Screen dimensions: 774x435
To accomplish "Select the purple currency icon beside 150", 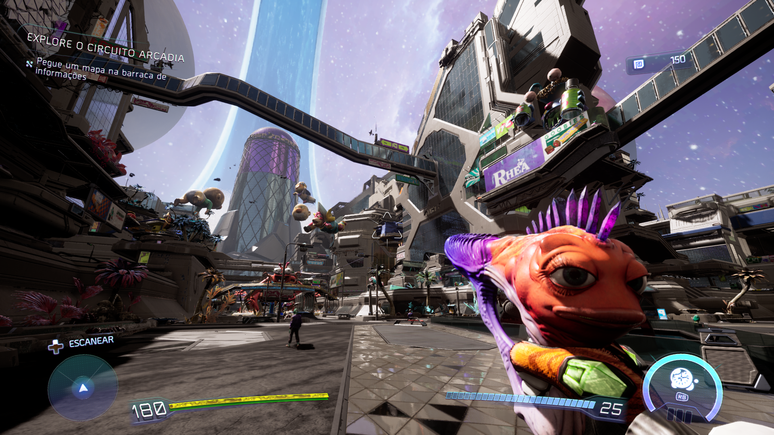I will tap(638, 62).
